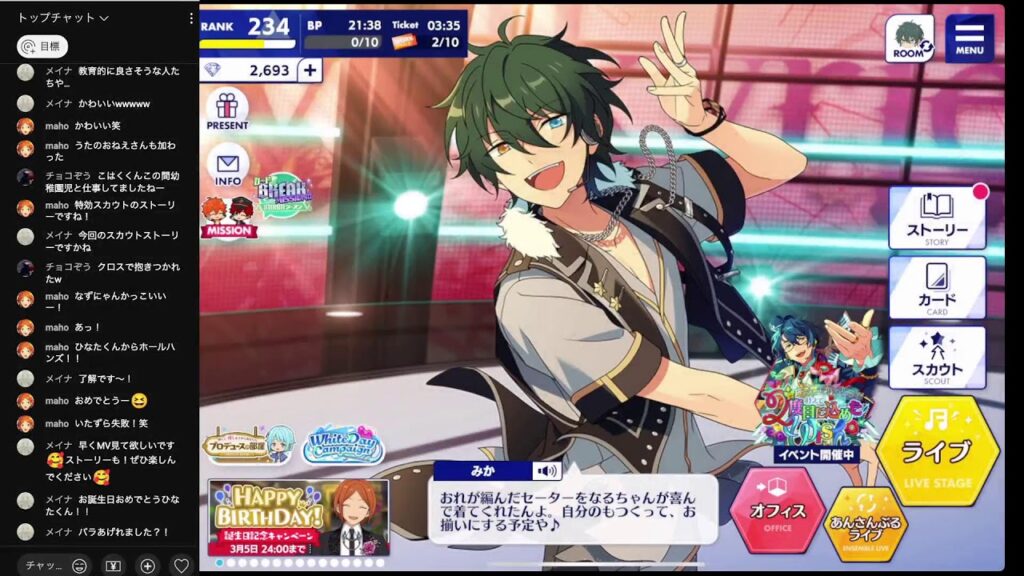This screenshot has height=576, width=1024.
Task: Open the MENU button
Action: 969,38
